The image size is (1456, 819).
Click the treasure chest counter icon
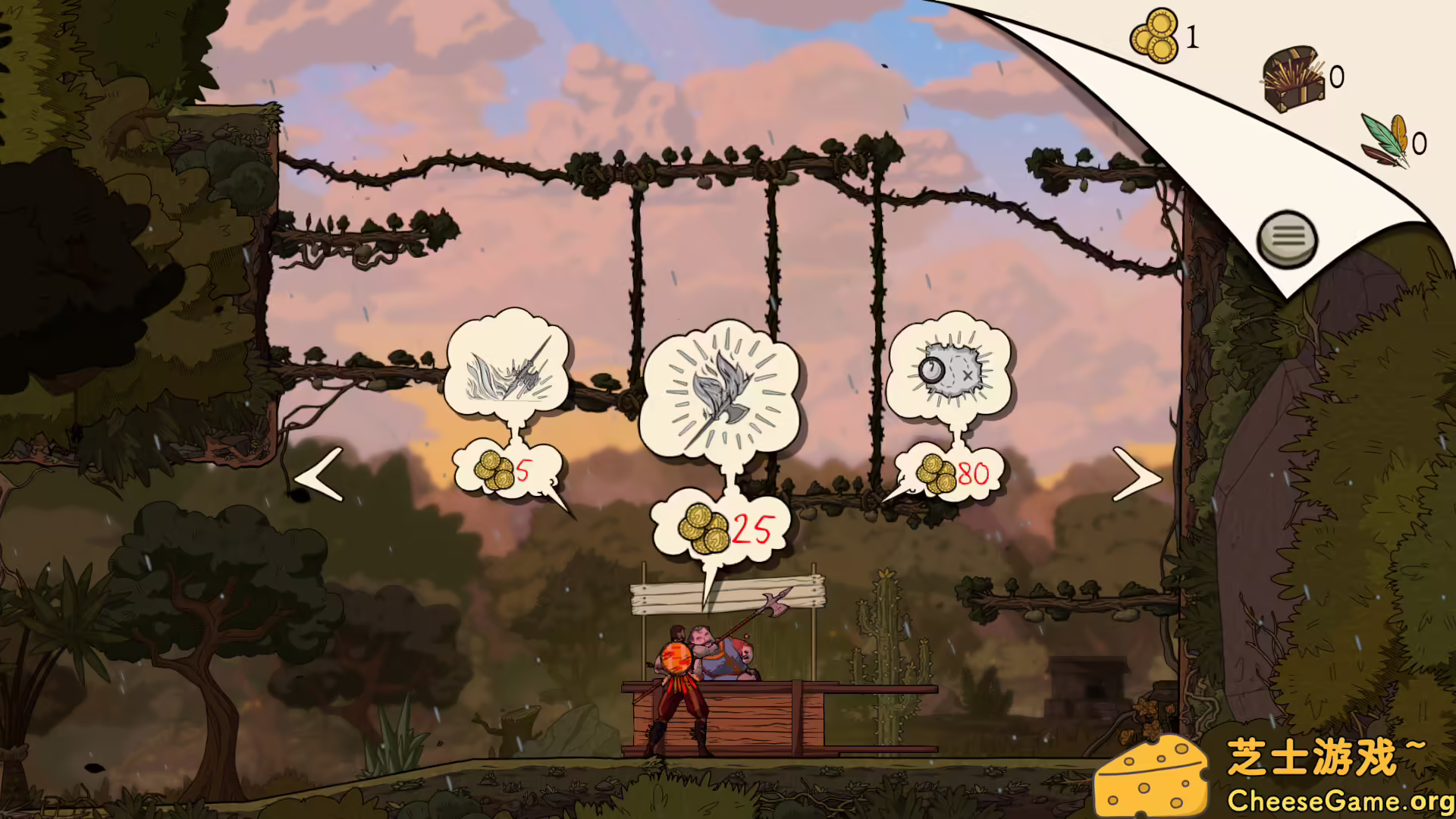point(1293,77)
